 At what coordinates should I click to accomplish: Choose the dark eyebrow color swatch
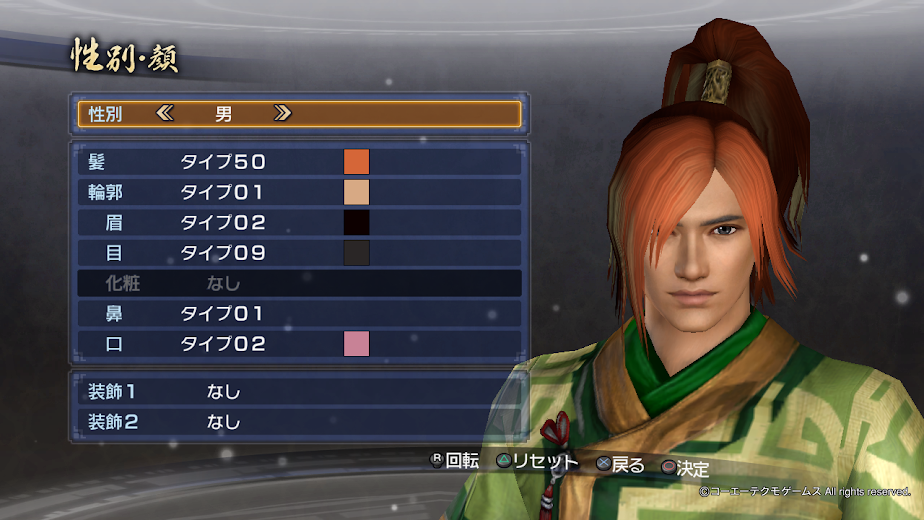click(357, 223)
